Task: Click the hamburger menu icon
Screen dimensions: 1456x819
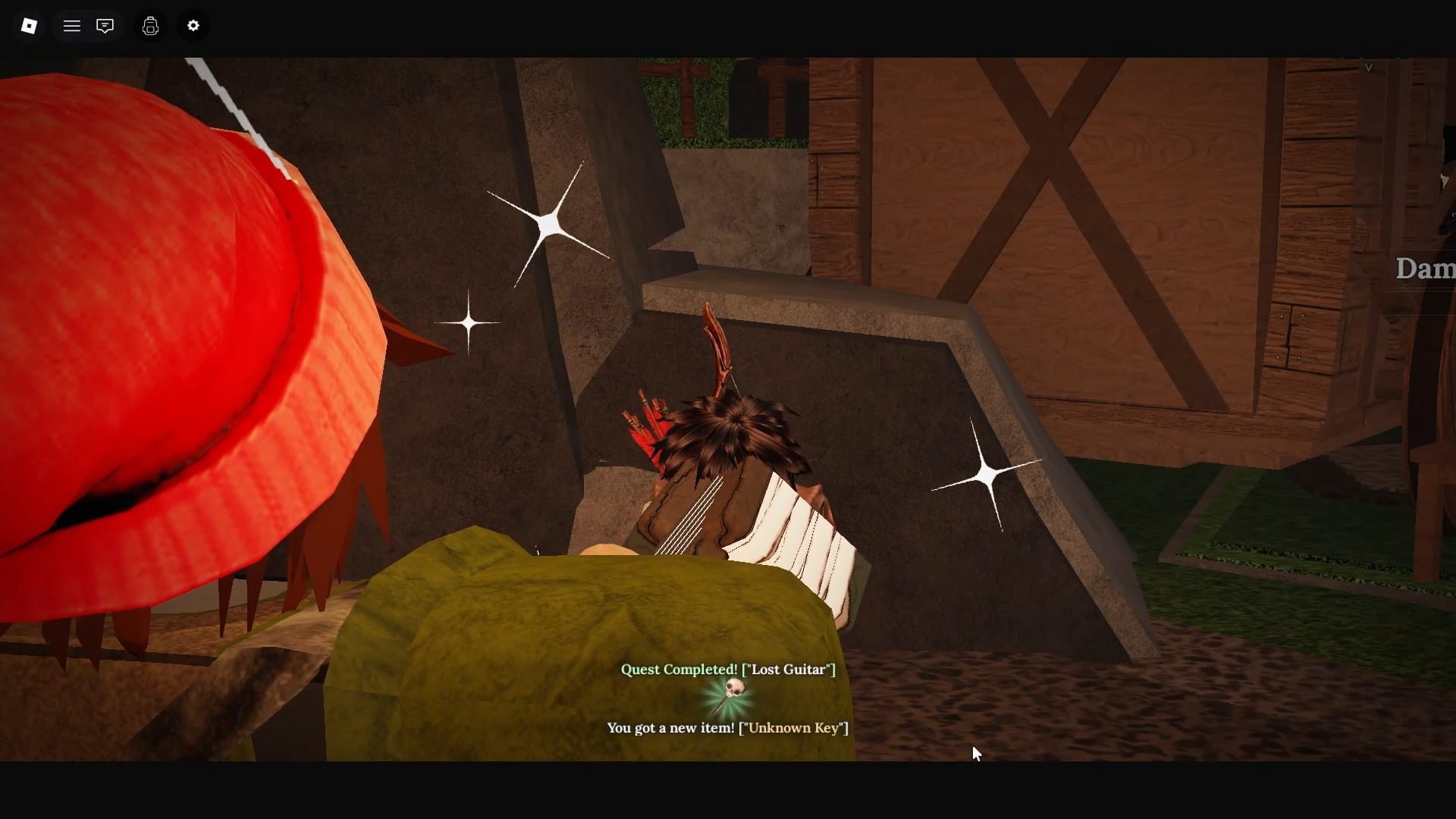Action: click(x=71, y=25)
